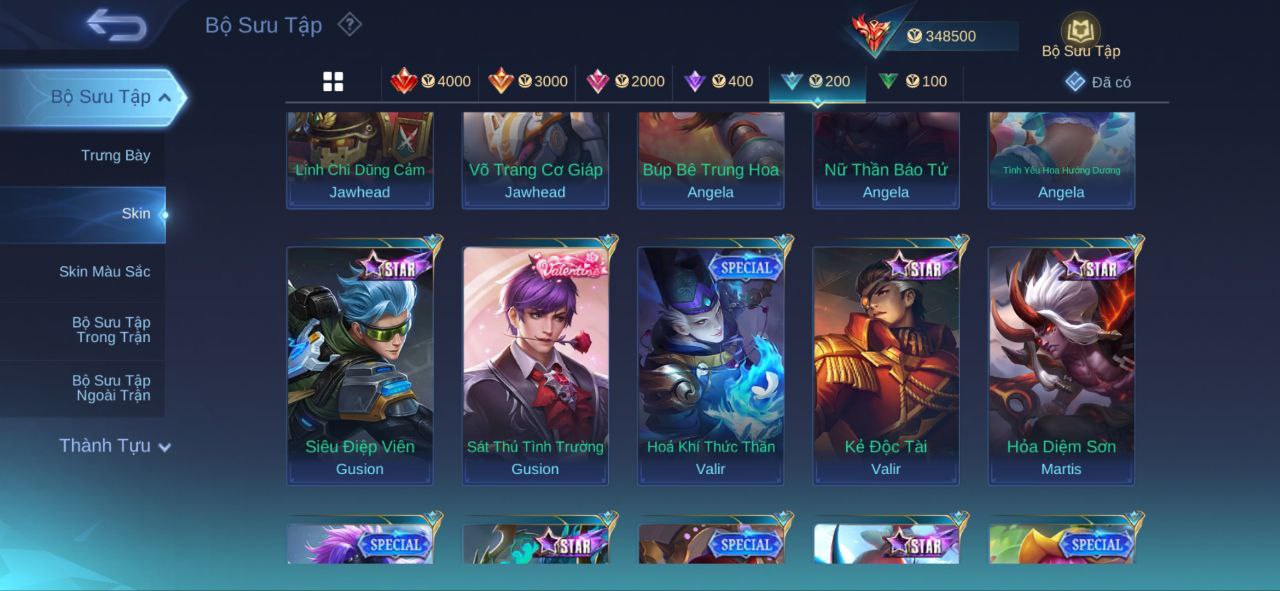Collapse the Bộ Sưu Tập sidebar section

pyautogui.click(x=110, y=97)
